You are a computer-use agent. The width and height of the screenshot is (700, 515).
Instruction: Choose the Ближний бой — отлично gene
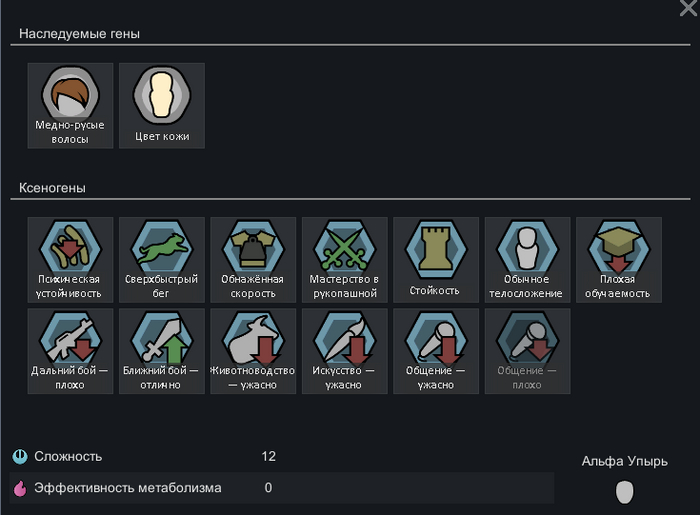point(162,351)
